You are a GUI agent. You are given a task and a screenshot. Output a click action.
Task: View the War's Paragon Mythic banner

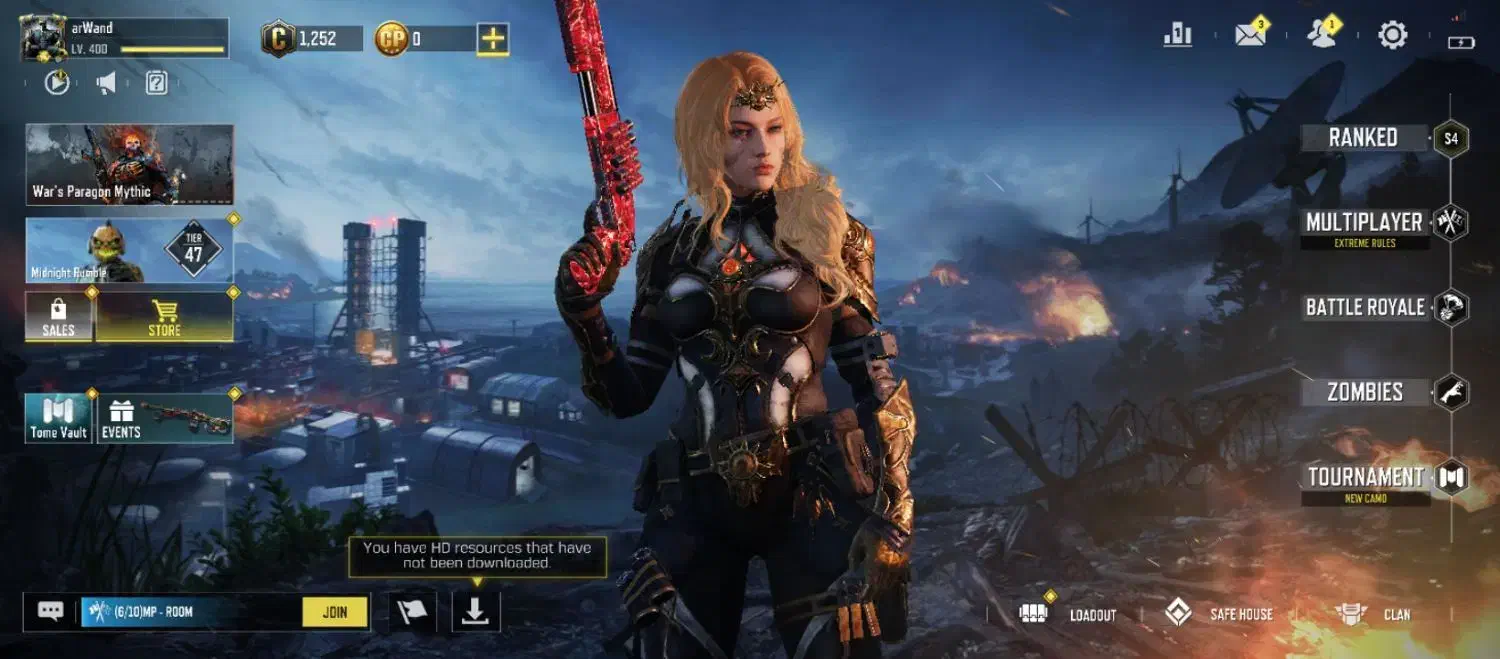[x=129, y=164]
